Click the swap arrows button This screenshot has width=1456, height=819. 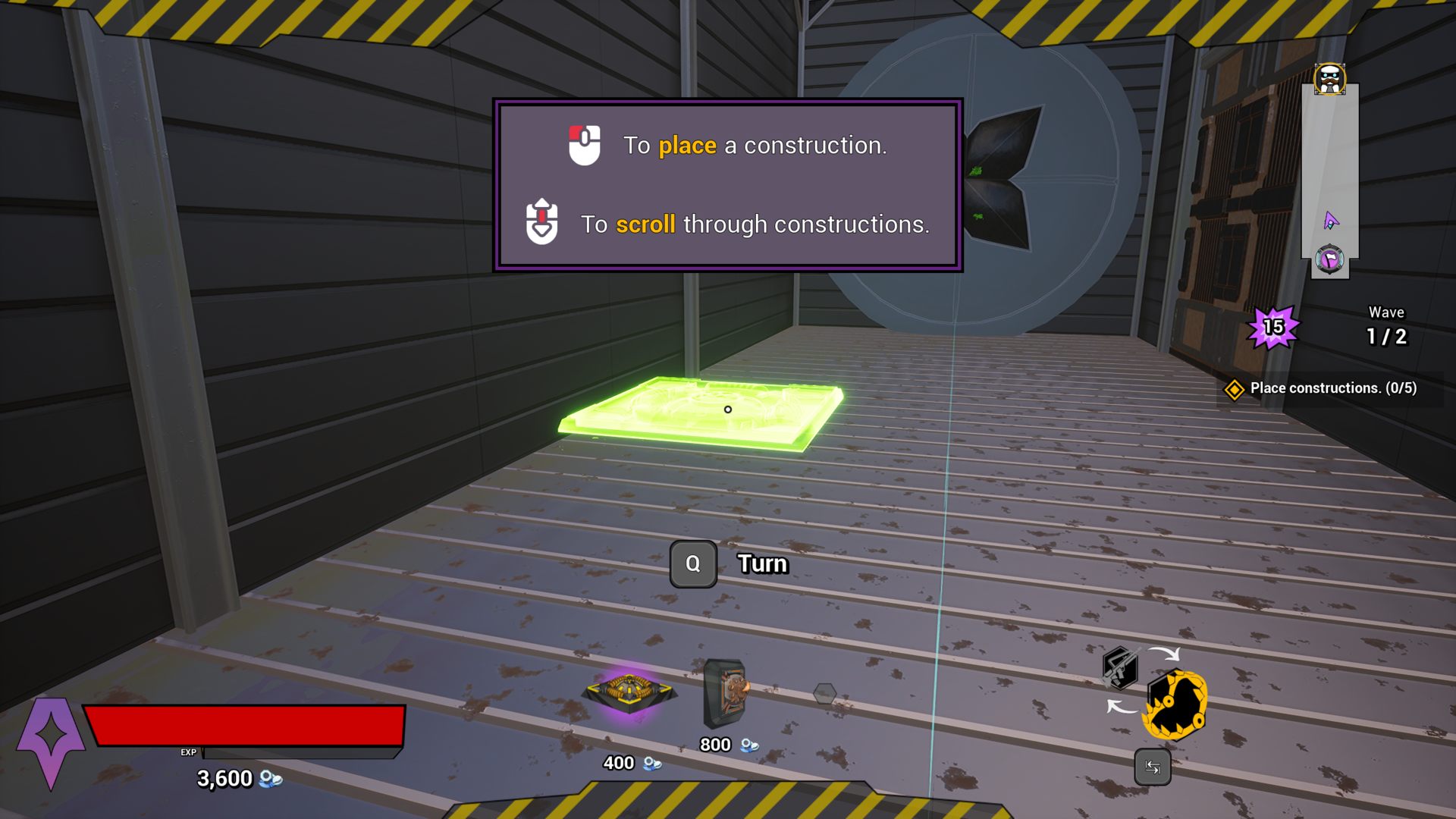[1152, 767]
